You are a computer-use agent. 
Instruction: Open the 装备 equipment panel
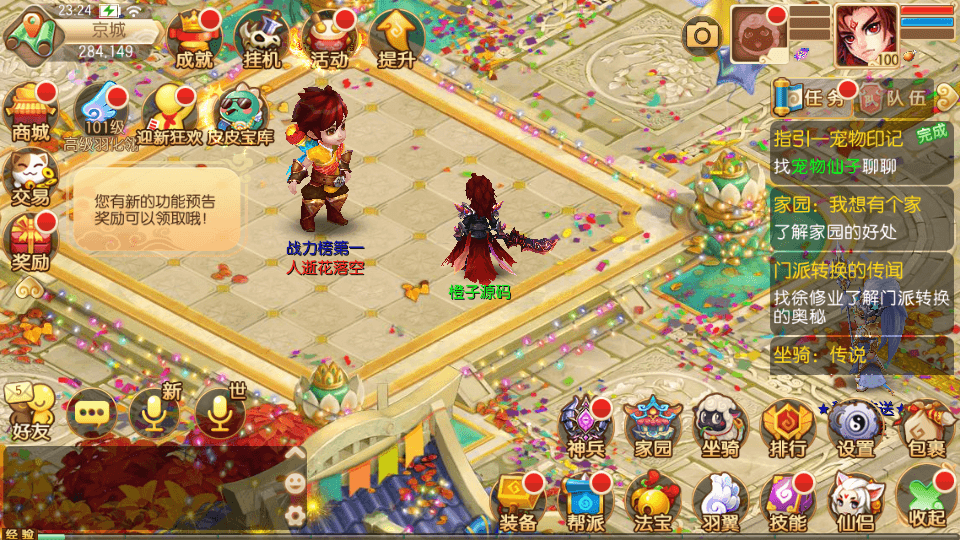coord(518,500)
